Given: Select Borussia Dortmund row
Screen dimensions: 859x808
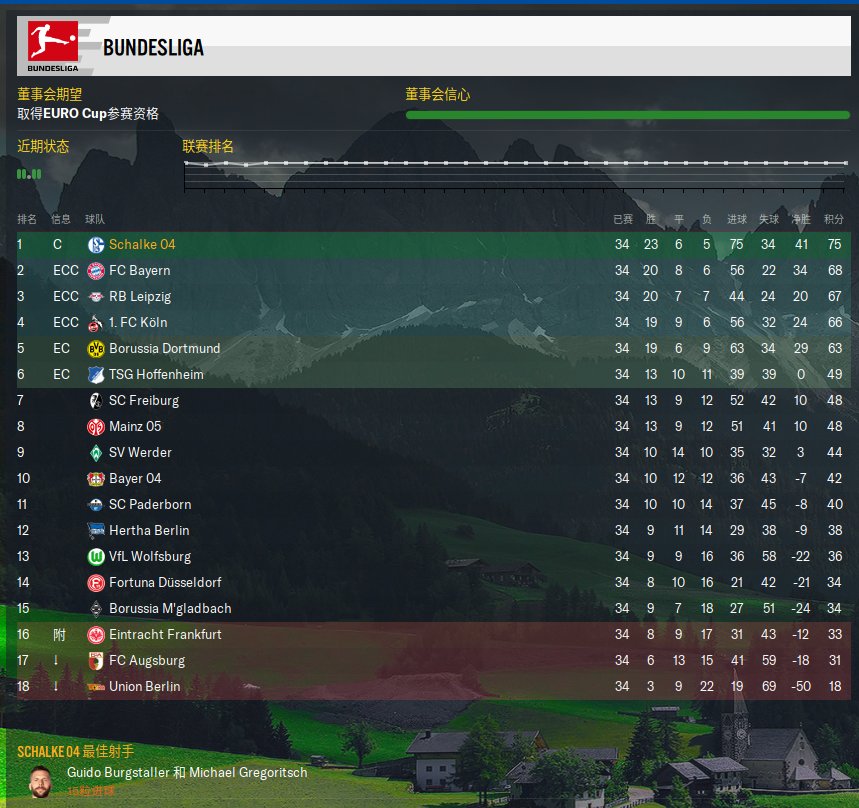Looking at the screenshot, I should [x=164, y=349].
